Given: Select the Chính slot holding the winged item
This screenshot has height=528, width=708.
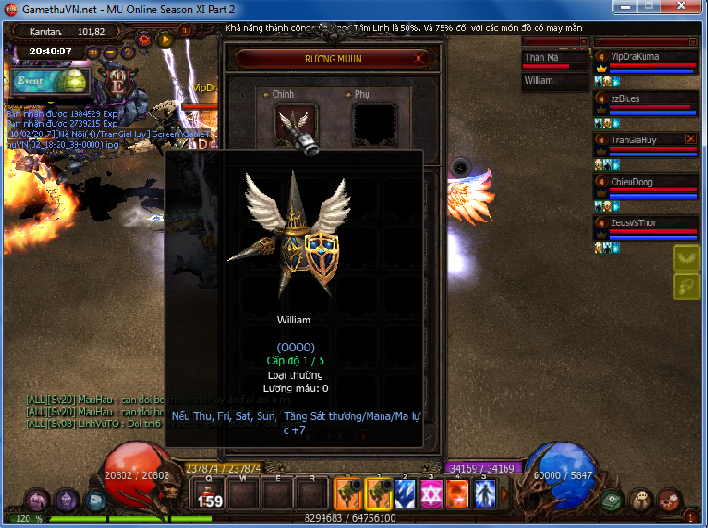Looking at the screenshot, I should click(x=295, y=123).
